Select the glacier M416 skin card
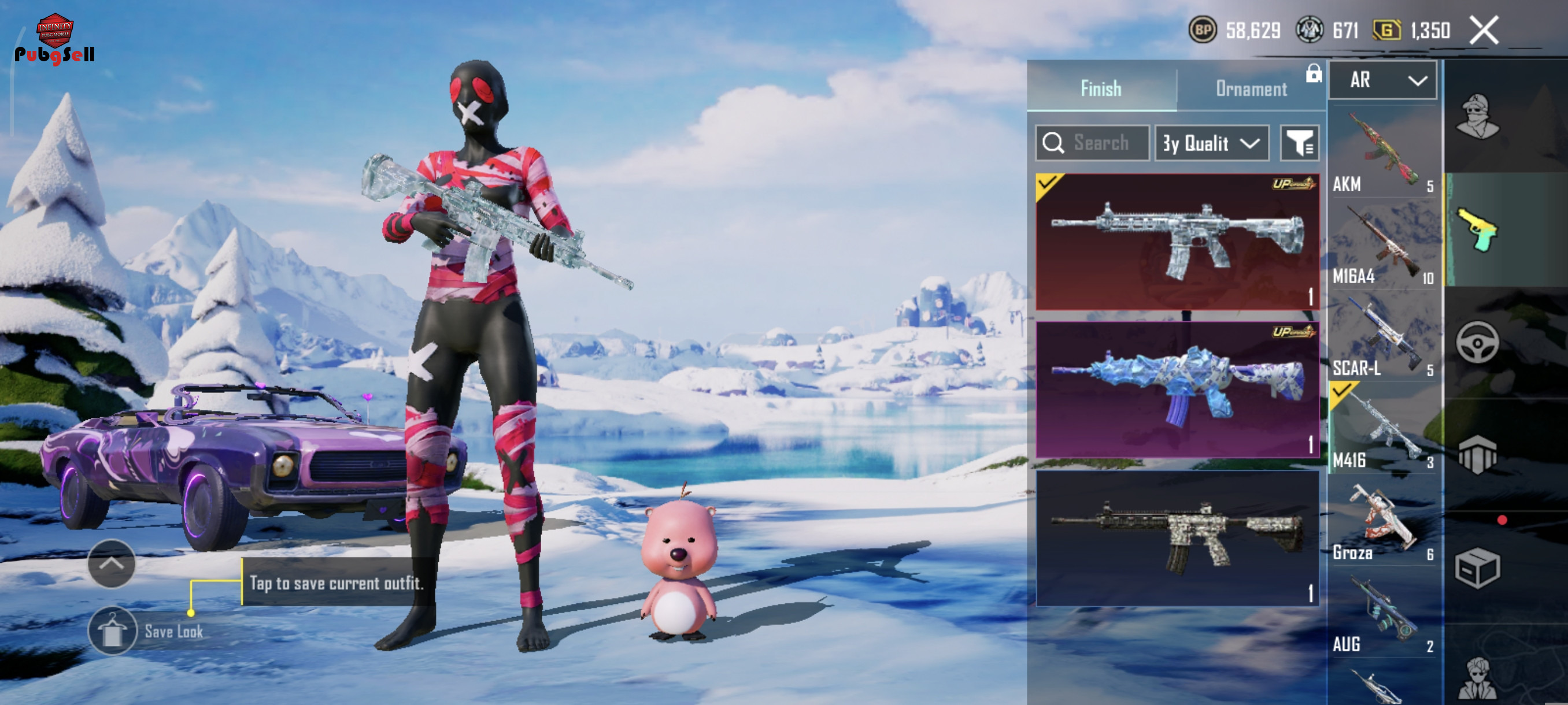This screenshot has width=1568, height=705. pyautogui.click(x=1177, y=242)
